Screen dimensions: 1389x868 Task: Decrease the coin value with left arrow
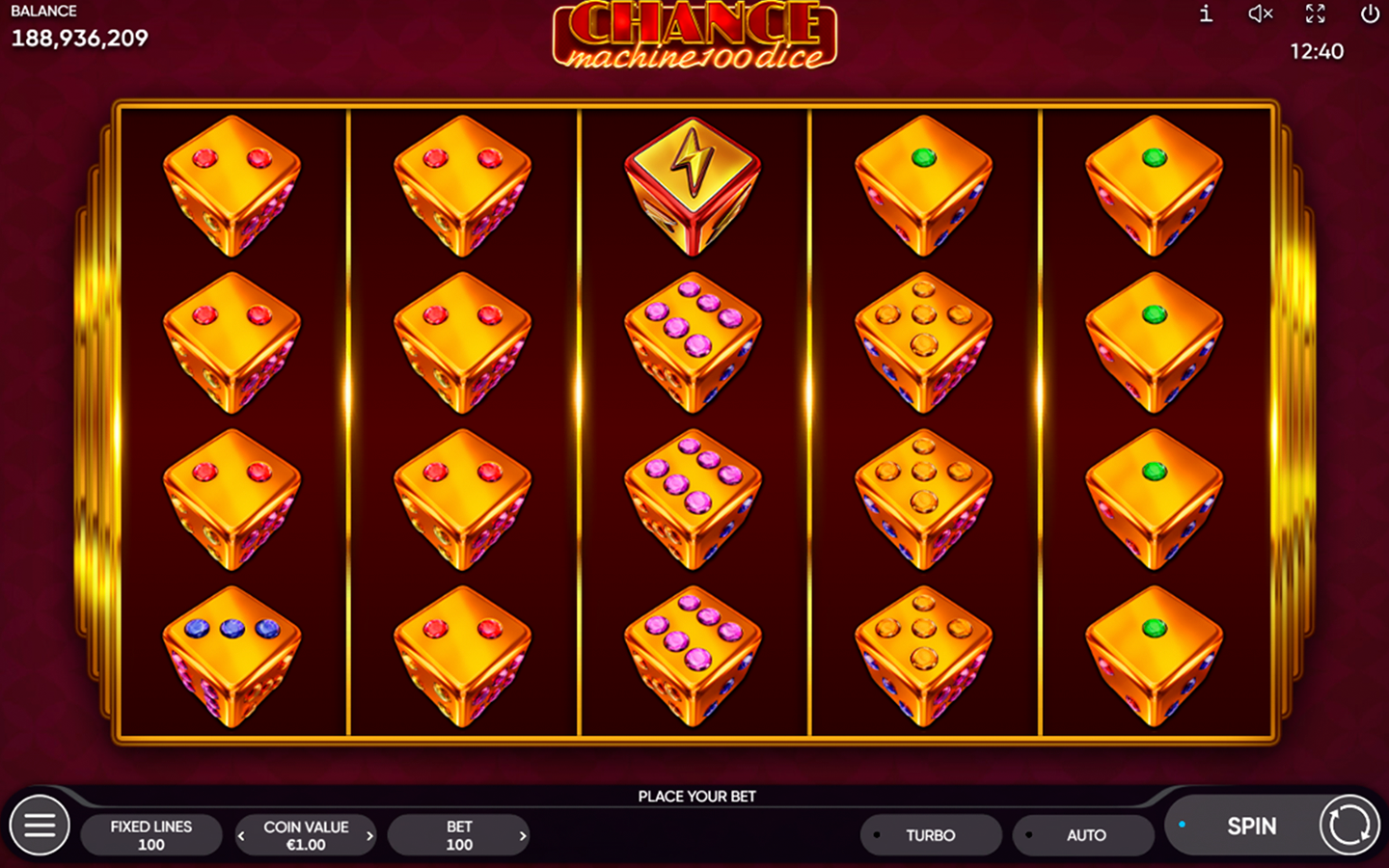point(241,836)
